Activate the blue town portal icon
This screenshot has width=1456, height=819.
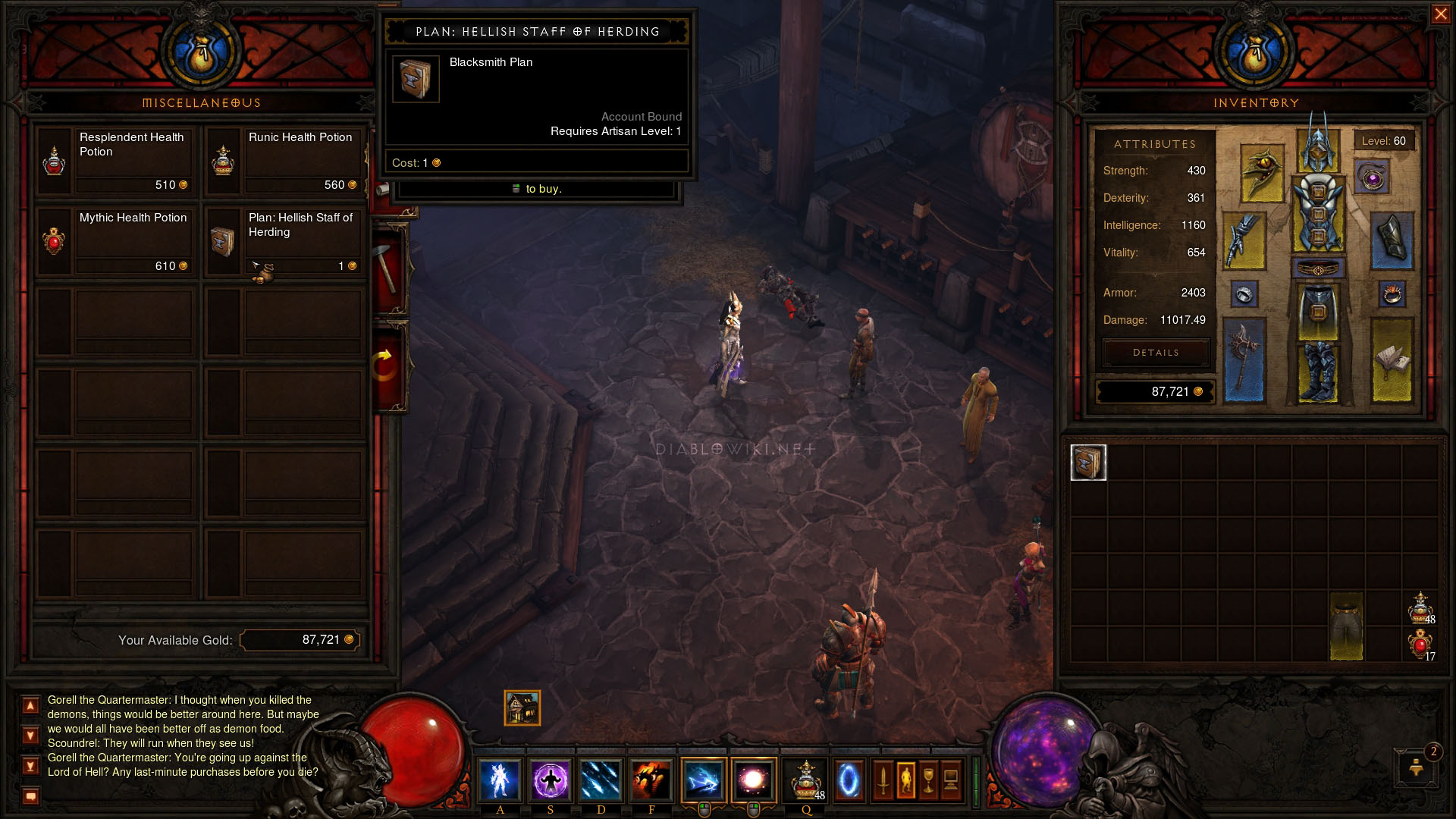point(849,780)
